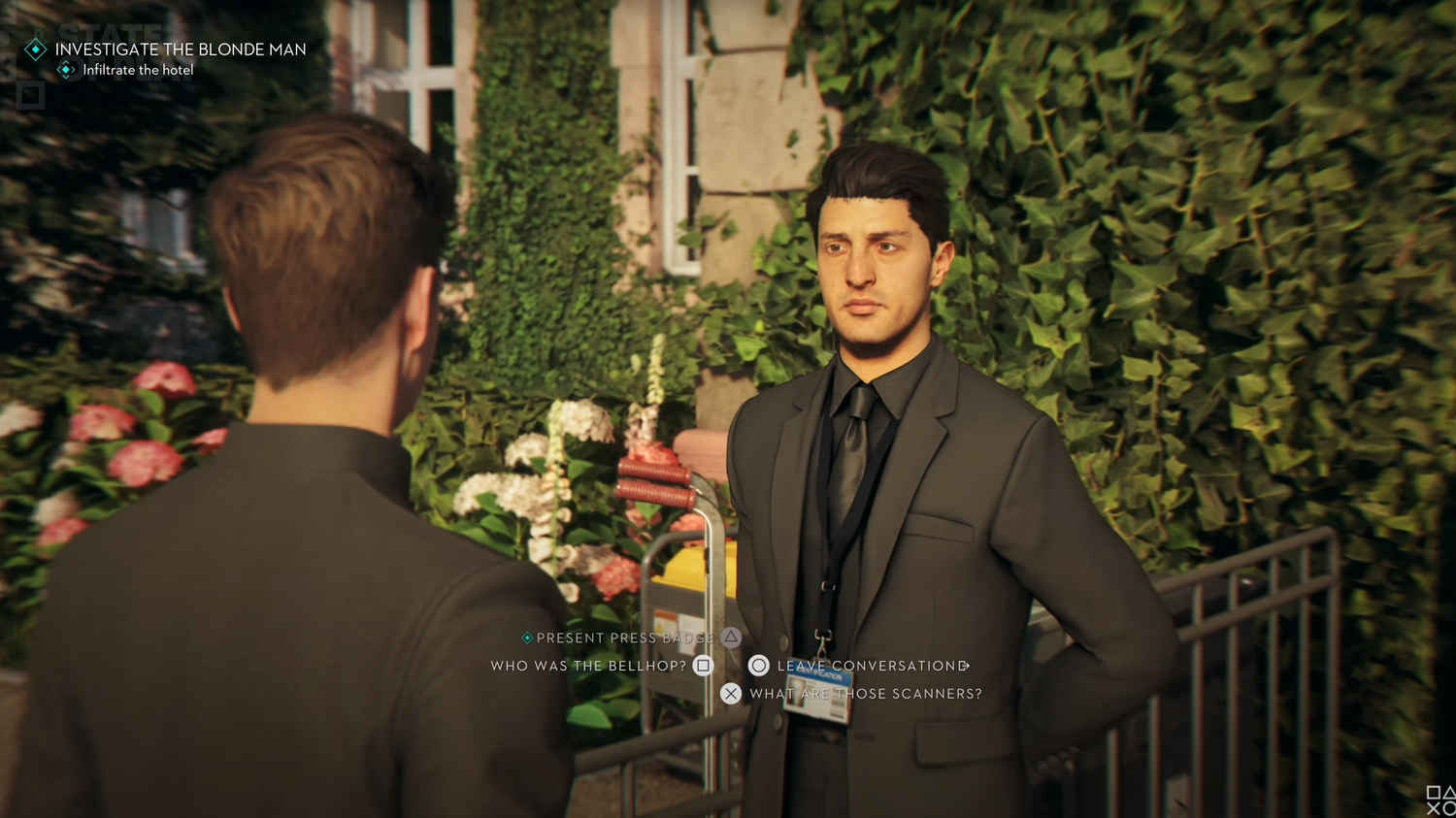
Task: Choose the Present Press Badge dialogue option
Action: pos(625,638)
